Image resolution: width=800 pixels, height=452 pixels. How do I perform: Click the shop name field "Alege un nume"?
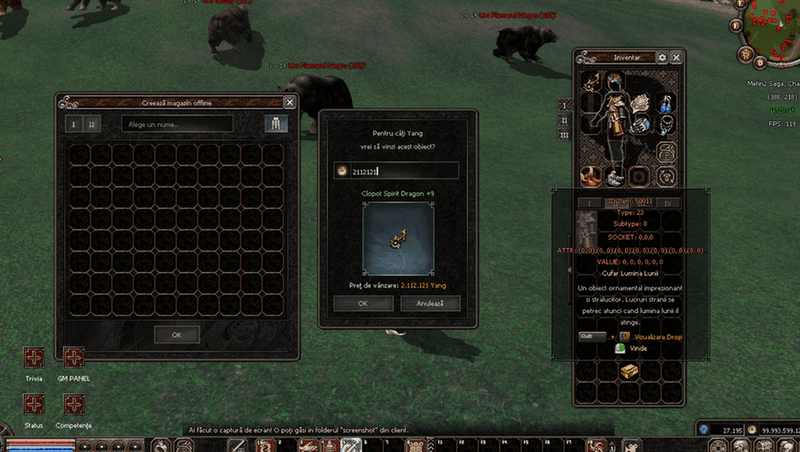point(177,124)
